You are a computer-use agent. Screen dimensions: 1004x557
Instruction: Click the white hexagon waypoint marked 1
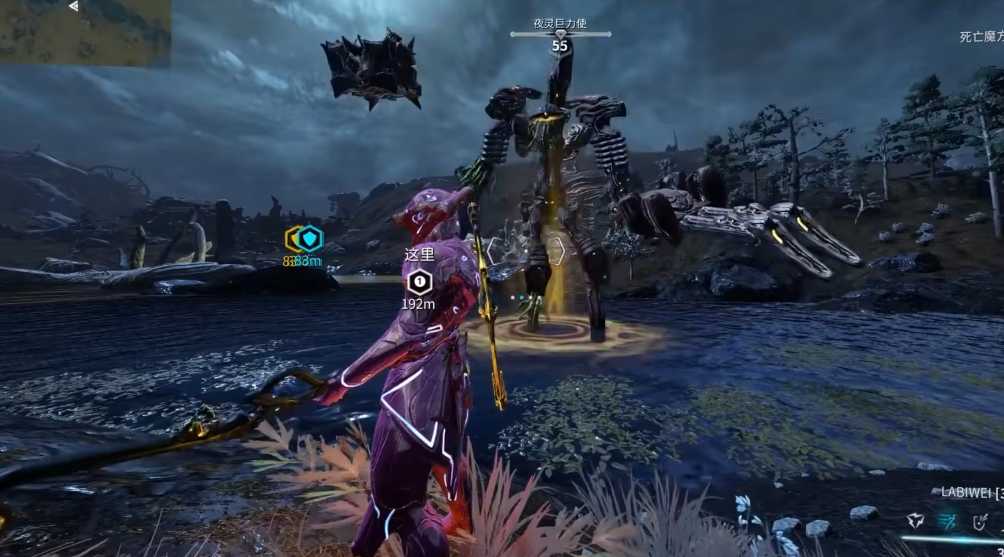point(420,281)
